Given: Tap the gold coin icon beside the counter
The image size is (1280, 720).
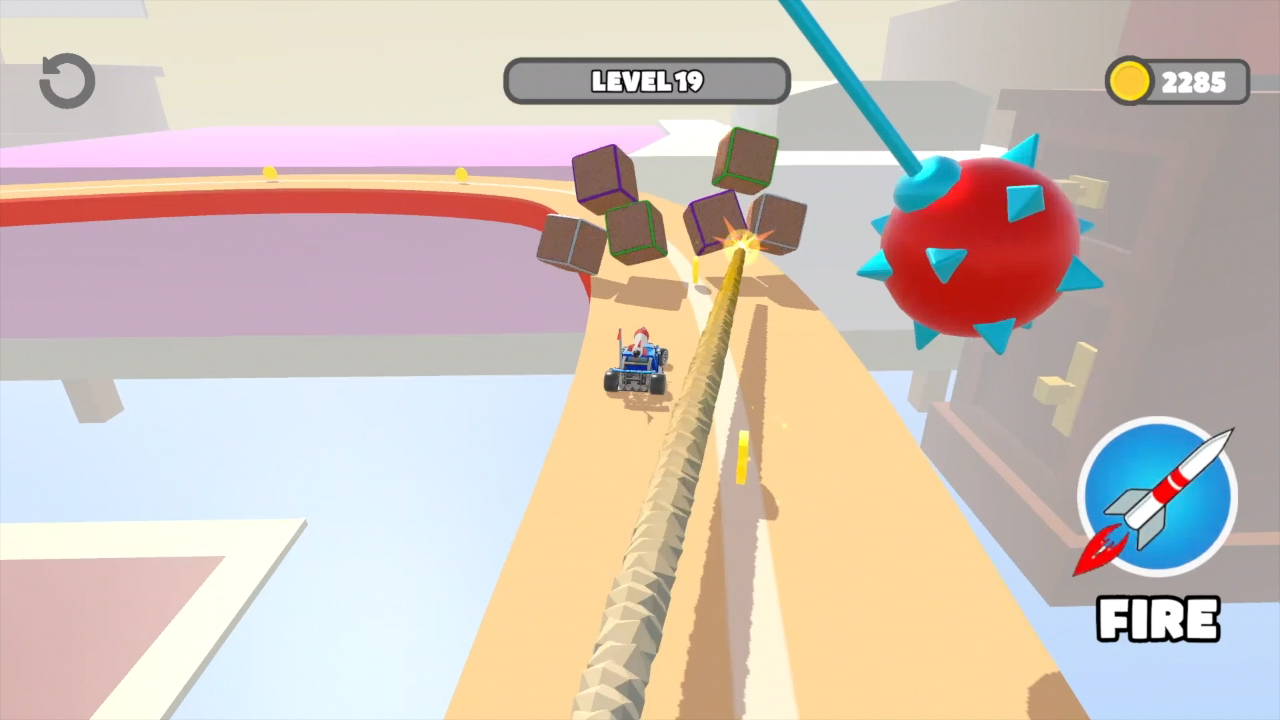Looking at the screenshot, I should pos(1130,82).
